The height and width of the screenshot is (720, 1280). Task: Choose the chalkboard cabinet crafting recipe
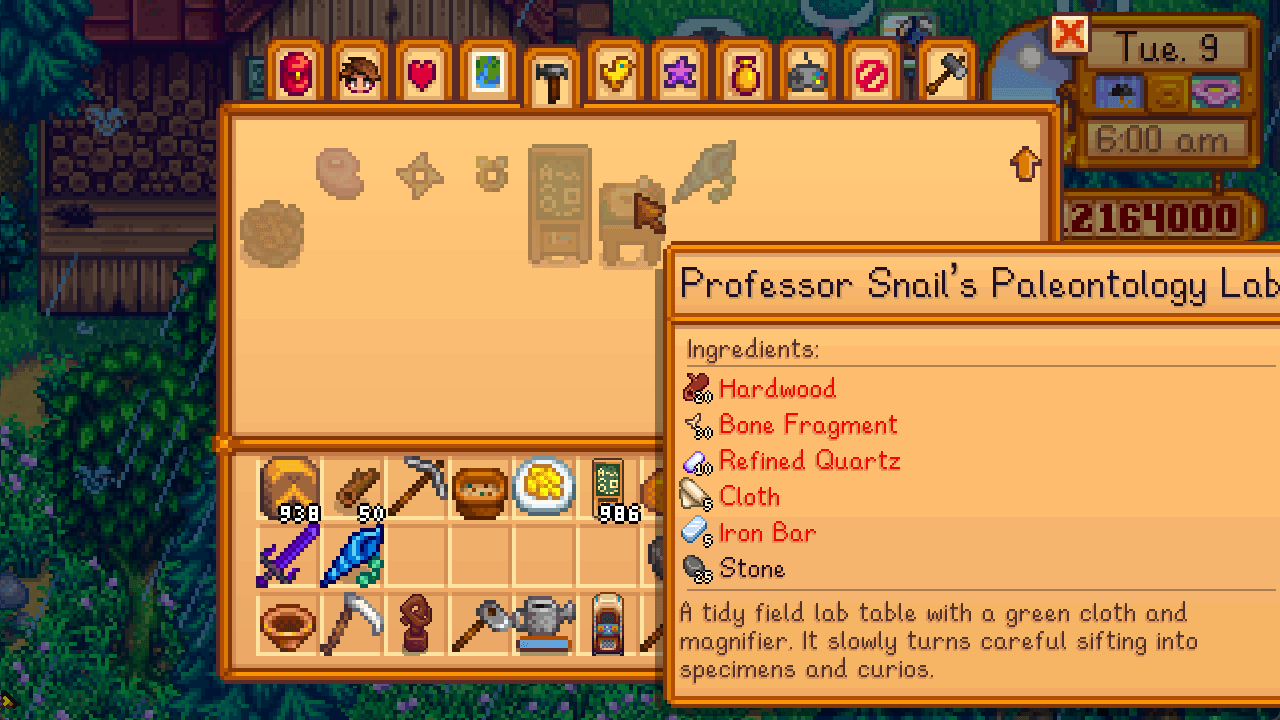[x=559, y=207]
